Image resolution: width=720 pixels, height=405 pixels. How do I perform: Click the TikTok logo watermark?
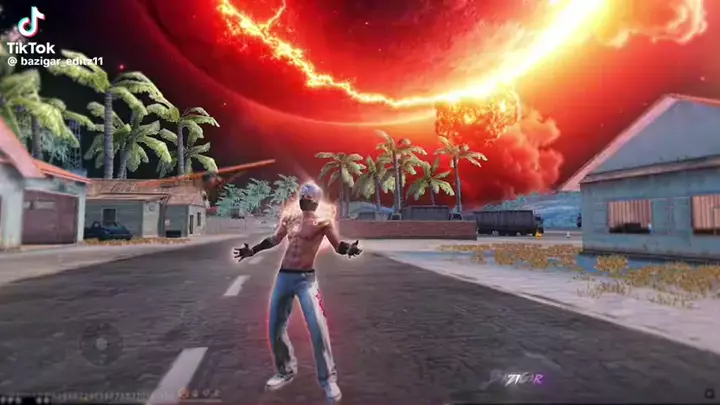[30, 28]
